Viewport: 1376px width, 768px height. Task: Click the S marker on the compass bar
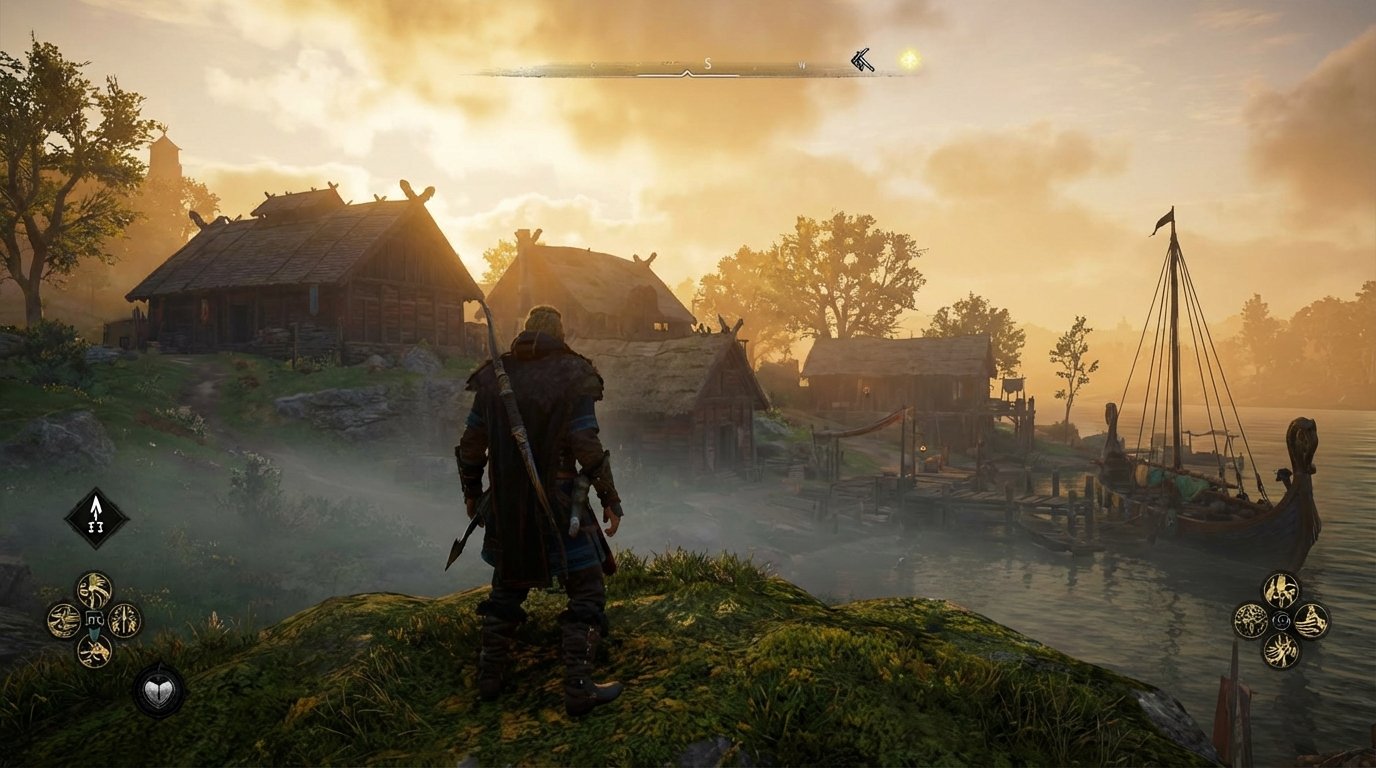707,63
